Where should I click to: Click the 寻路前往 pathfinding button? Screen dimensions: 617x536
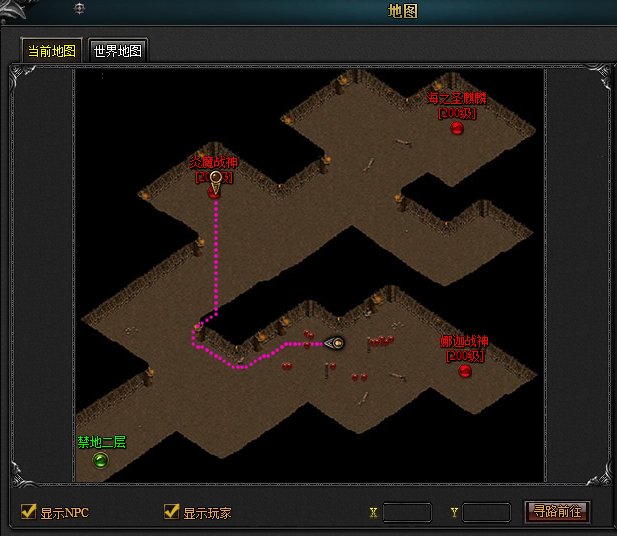(x=558, y=512)
